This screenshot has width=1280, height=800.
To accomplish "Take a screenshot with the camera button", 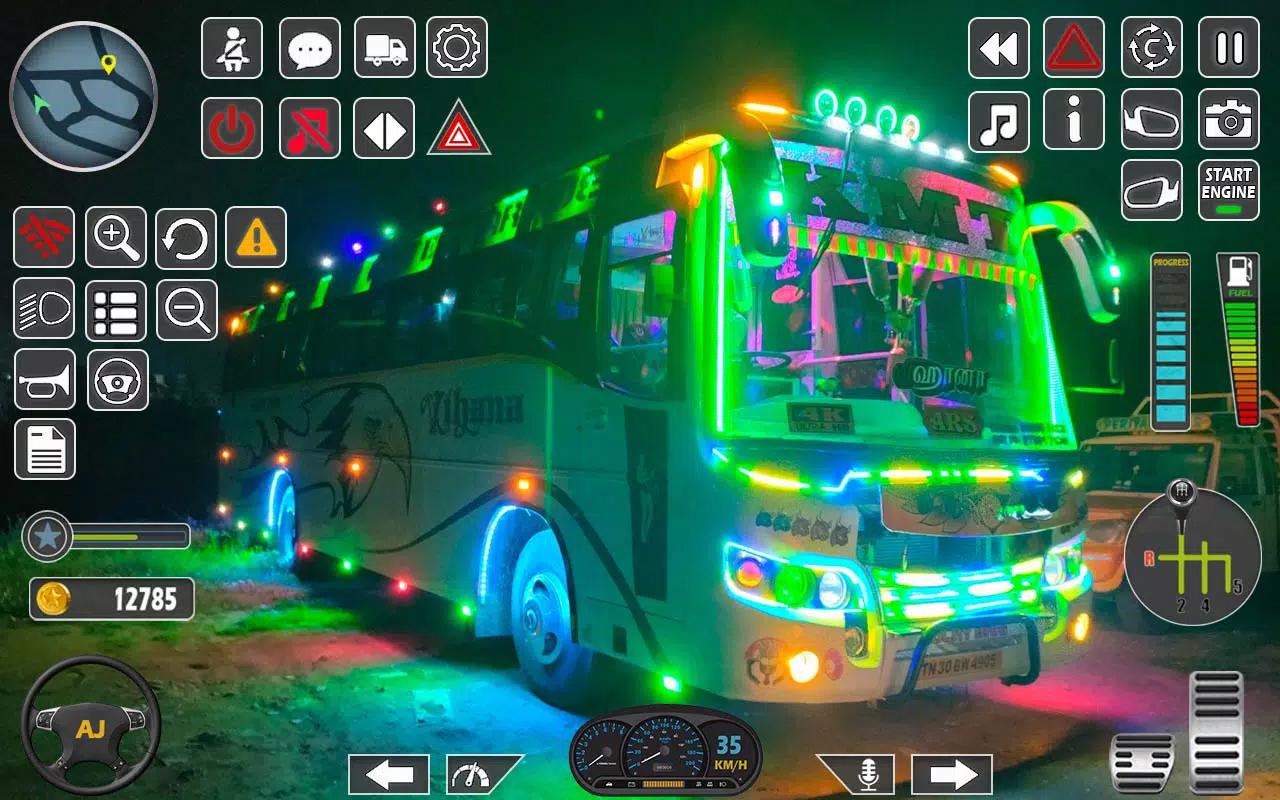I will pos(1229,120).
